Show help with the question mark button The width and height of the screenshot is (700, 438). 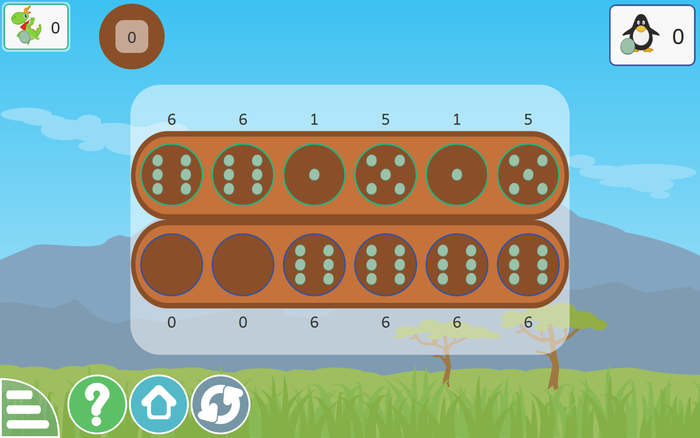97,404
